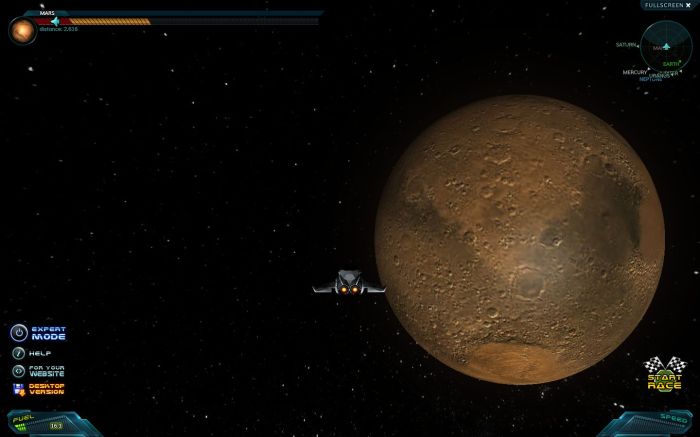Open the Help screen

point(19,353)
